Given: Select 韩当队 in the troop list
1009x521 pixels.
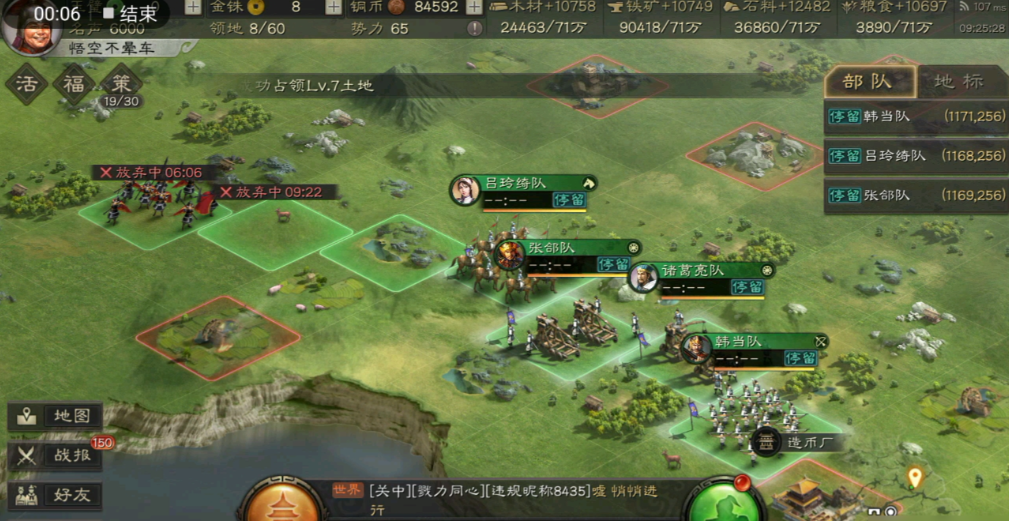Looking at the screenshot, I should click(915, 116).
